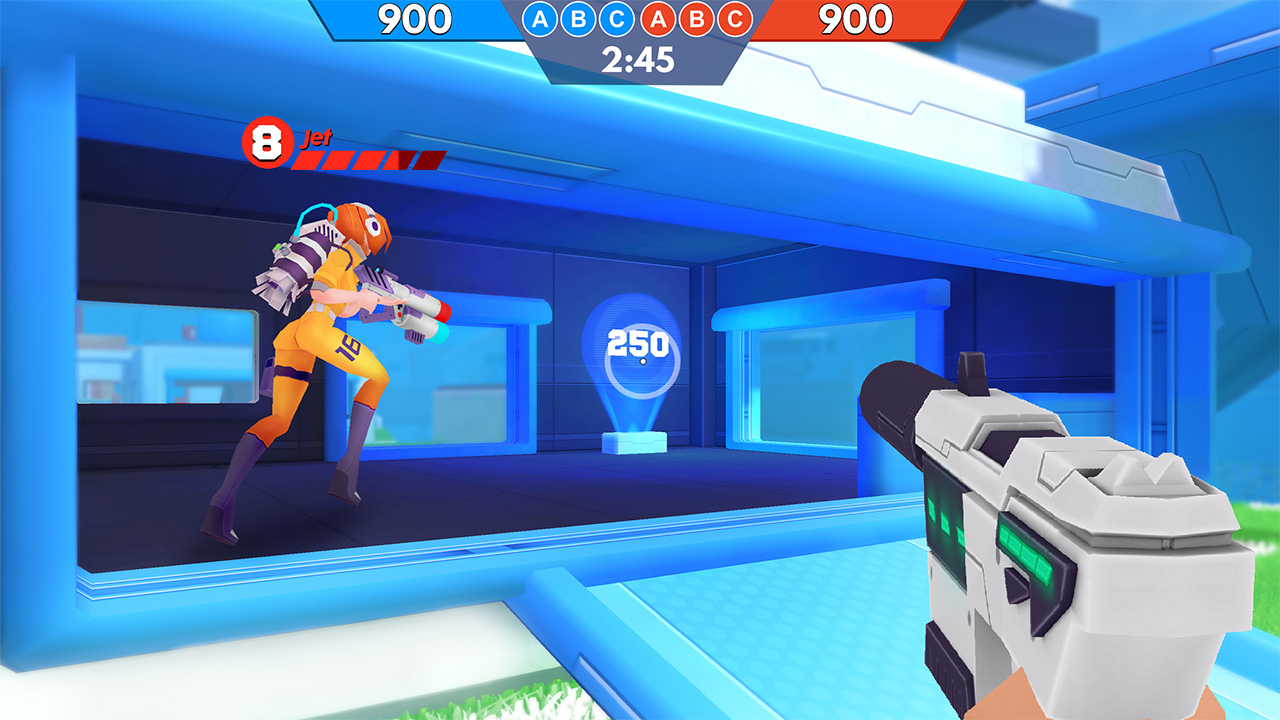The width and height of the screenshot is (1280, 720).
Task: Select the blue objective point C icon
Action: [x=618, y=18]
